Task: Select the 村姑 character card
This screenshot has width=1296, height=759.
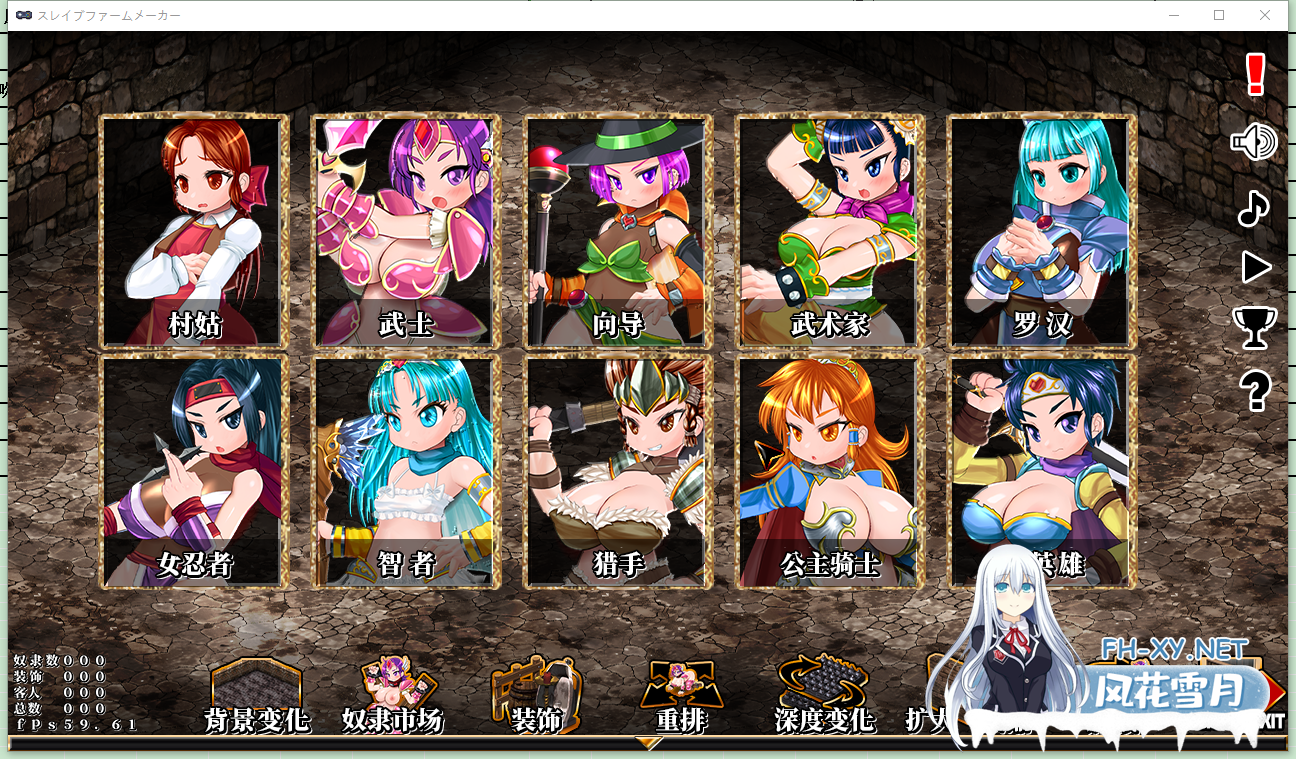Action: tap(194, 231)
